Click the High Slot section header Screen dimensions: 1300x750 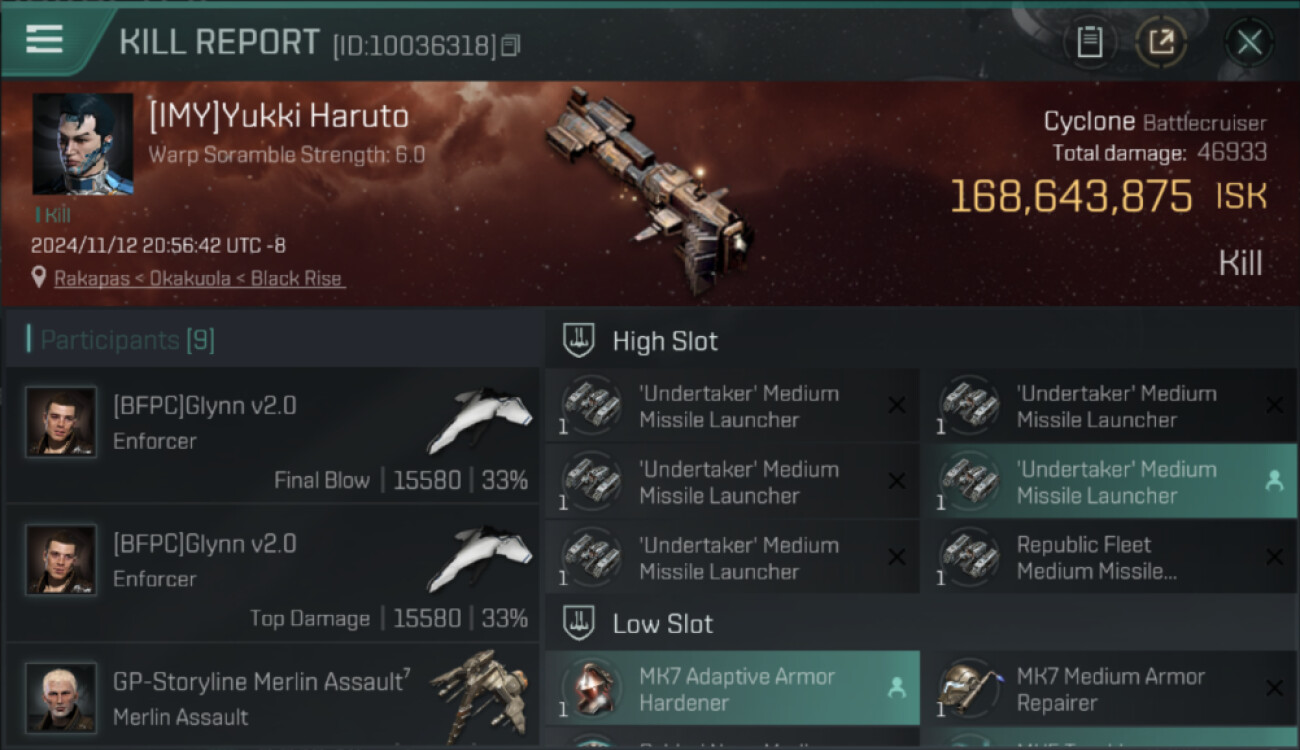coord(664,341)
